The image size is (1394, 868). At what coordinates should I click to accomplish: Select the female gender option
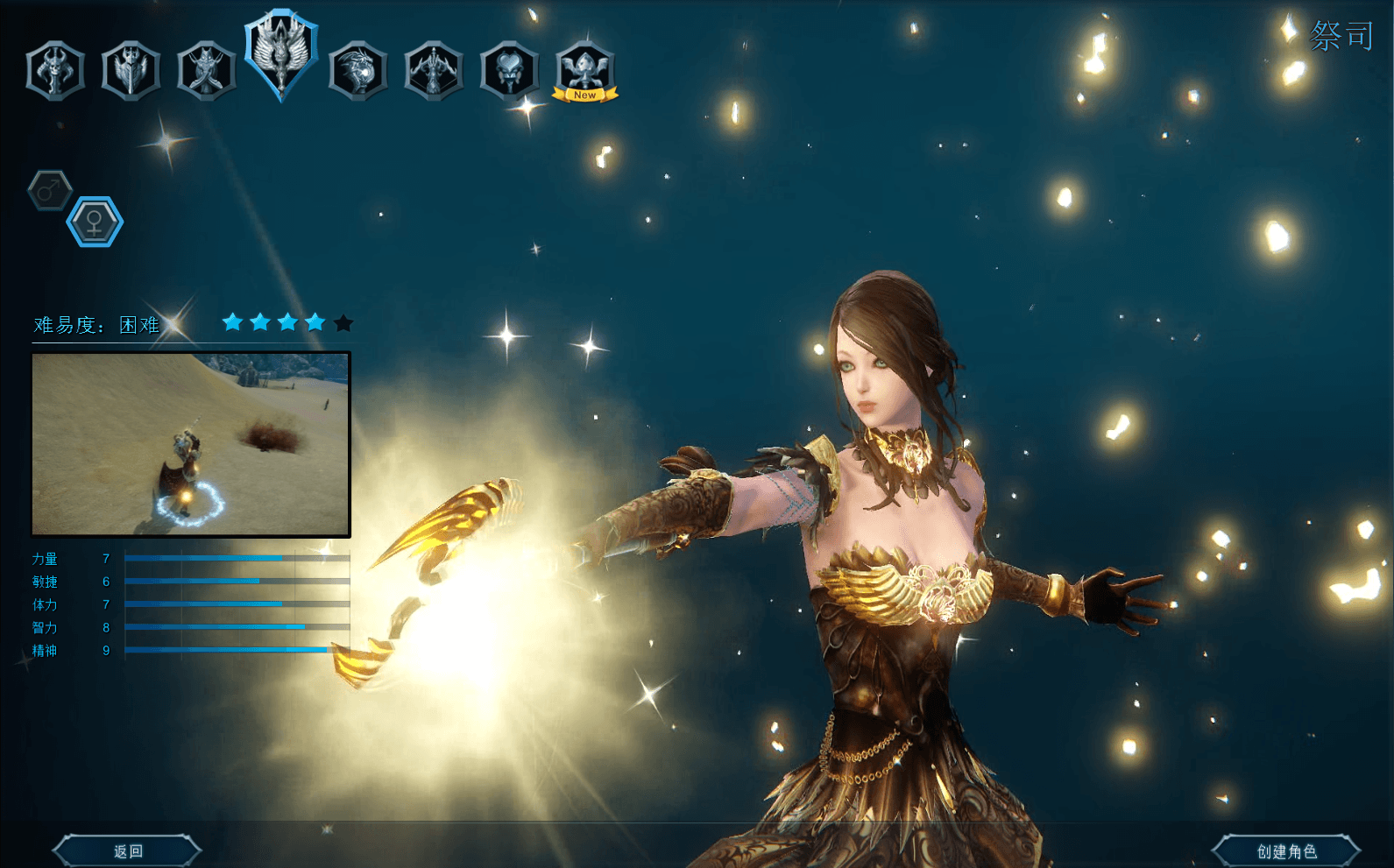[95, 221]
